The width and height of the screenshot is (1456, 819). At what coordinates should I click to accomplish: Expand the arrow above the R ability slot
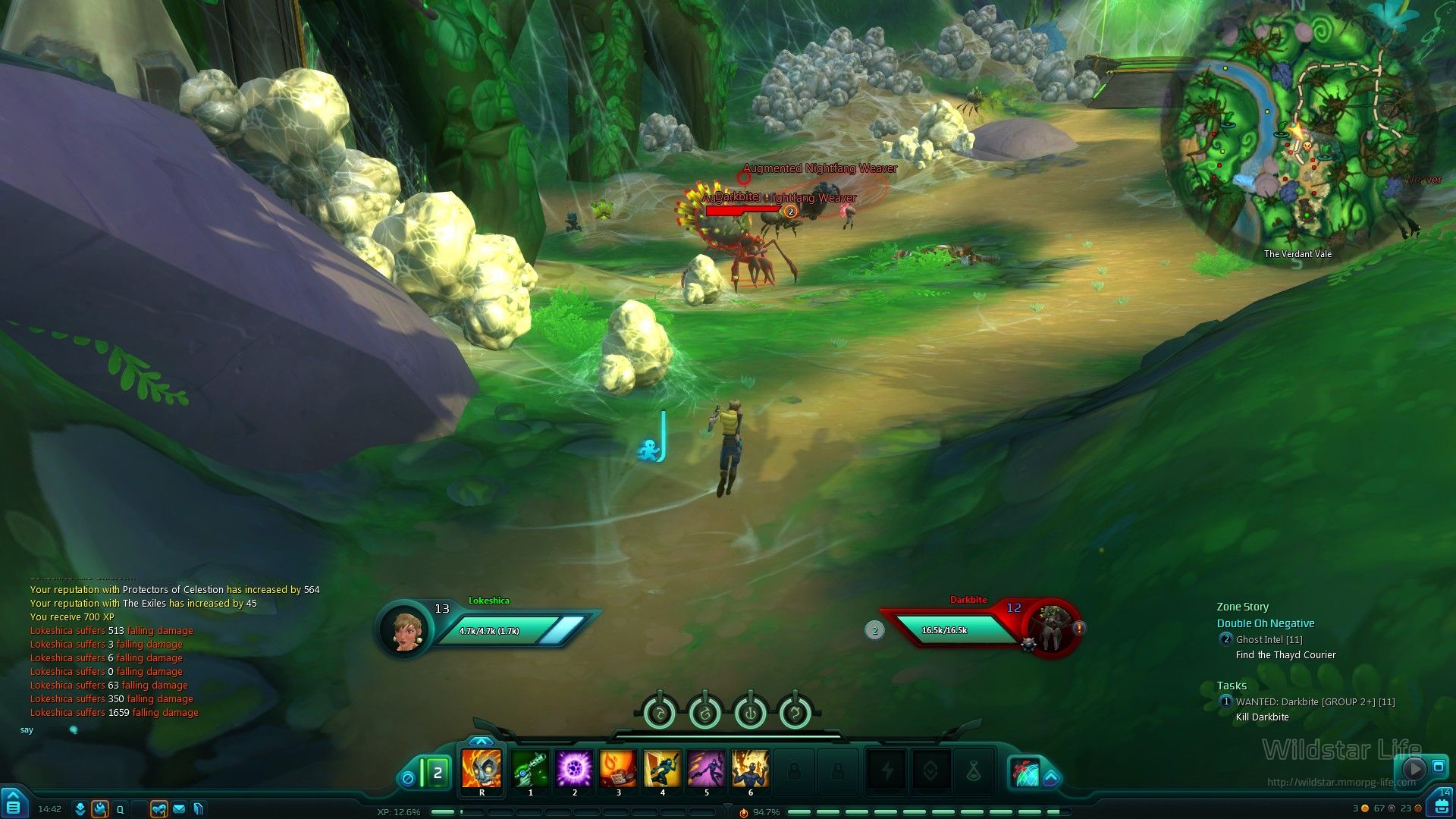pyautogui.click(x=481, y=741)
